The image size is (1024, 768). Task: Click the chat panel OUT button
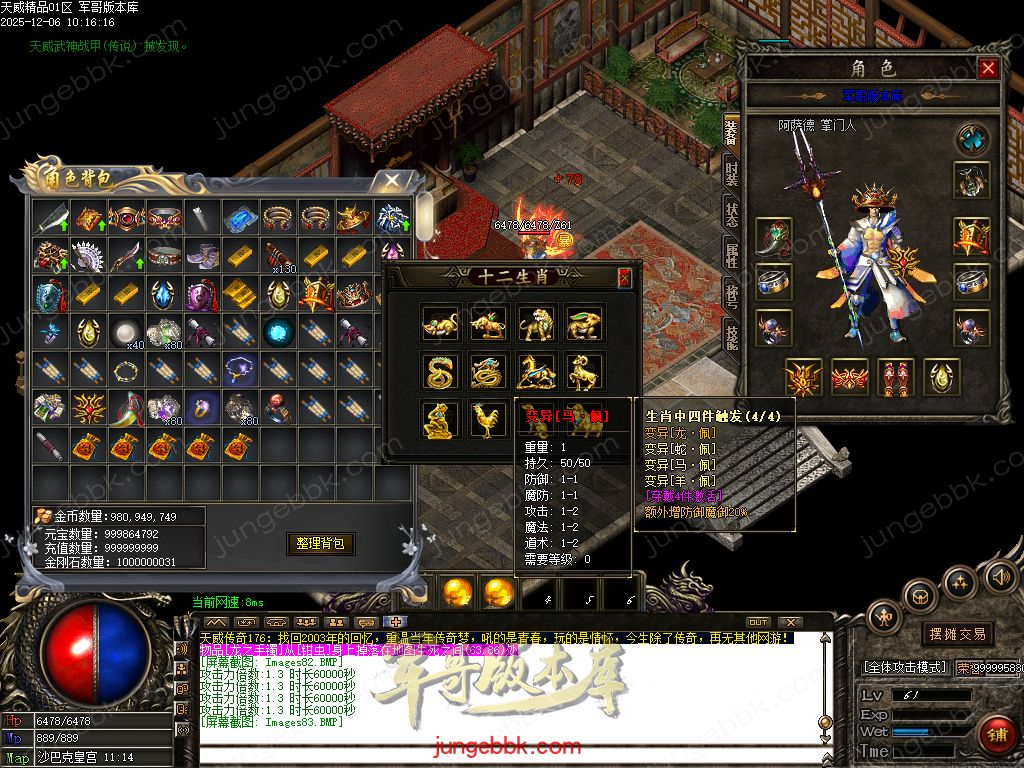pyautogui.click(x=758, y=623)
